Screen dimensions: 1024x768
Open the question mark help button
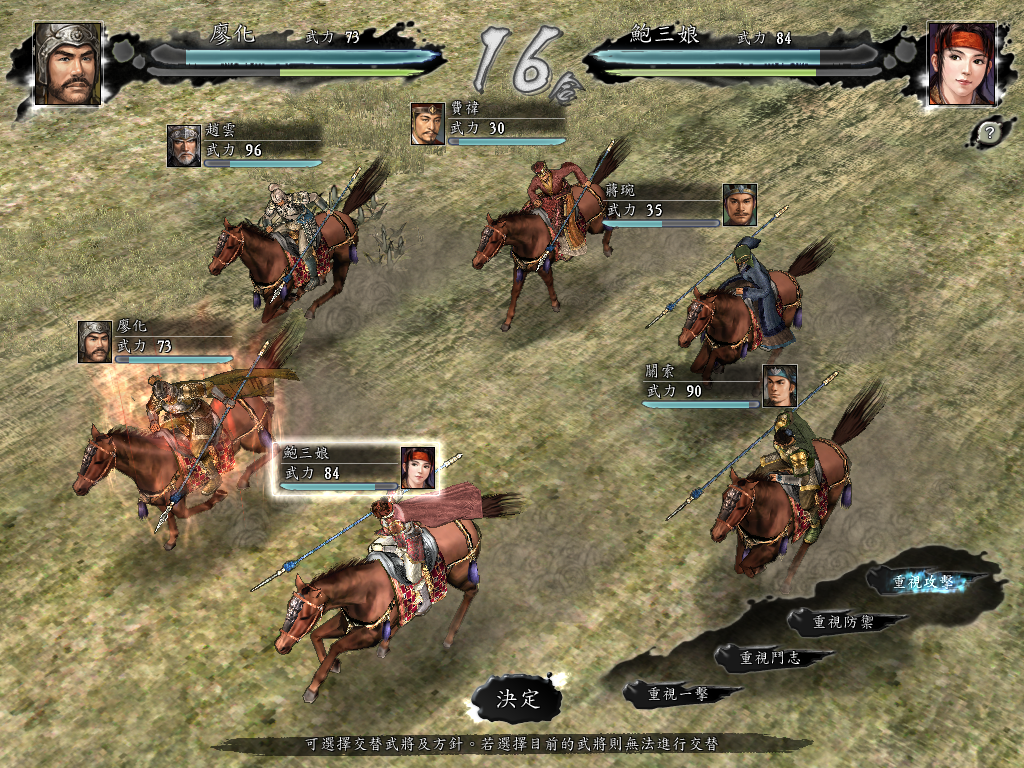pos(989,131)
